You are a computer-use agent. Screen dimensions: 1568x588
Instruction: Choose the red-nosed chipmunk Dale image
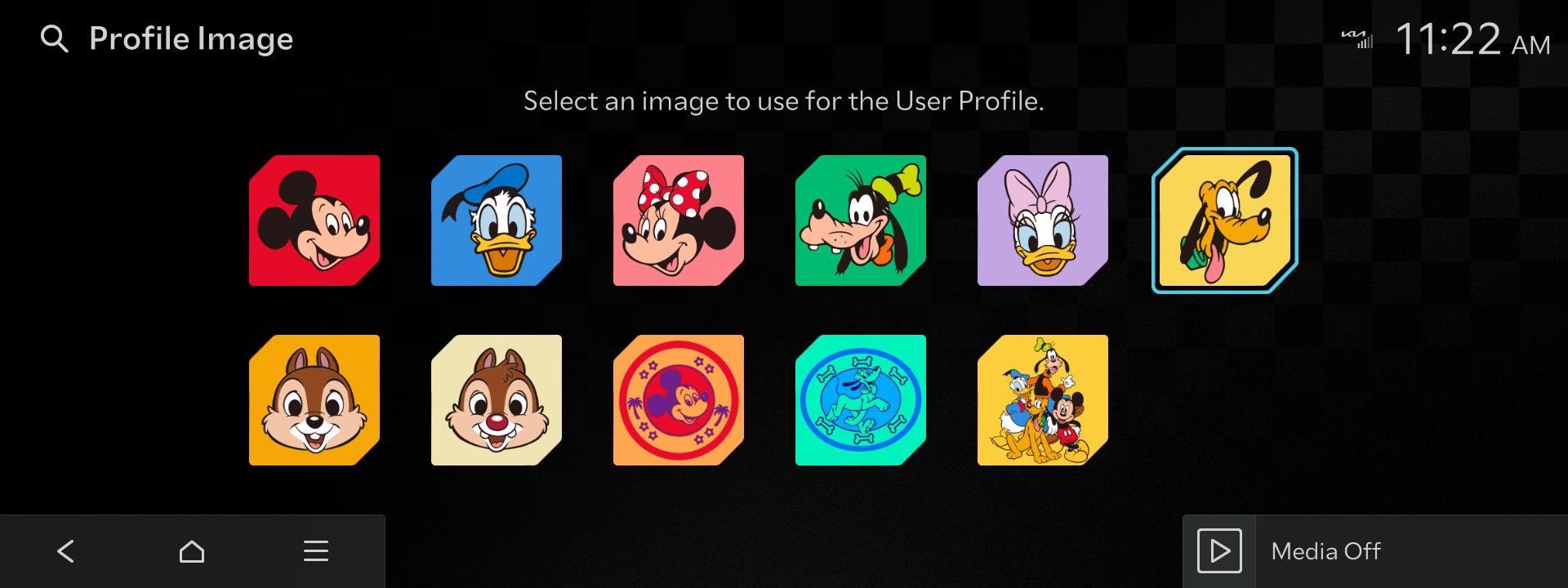(497, 400)
